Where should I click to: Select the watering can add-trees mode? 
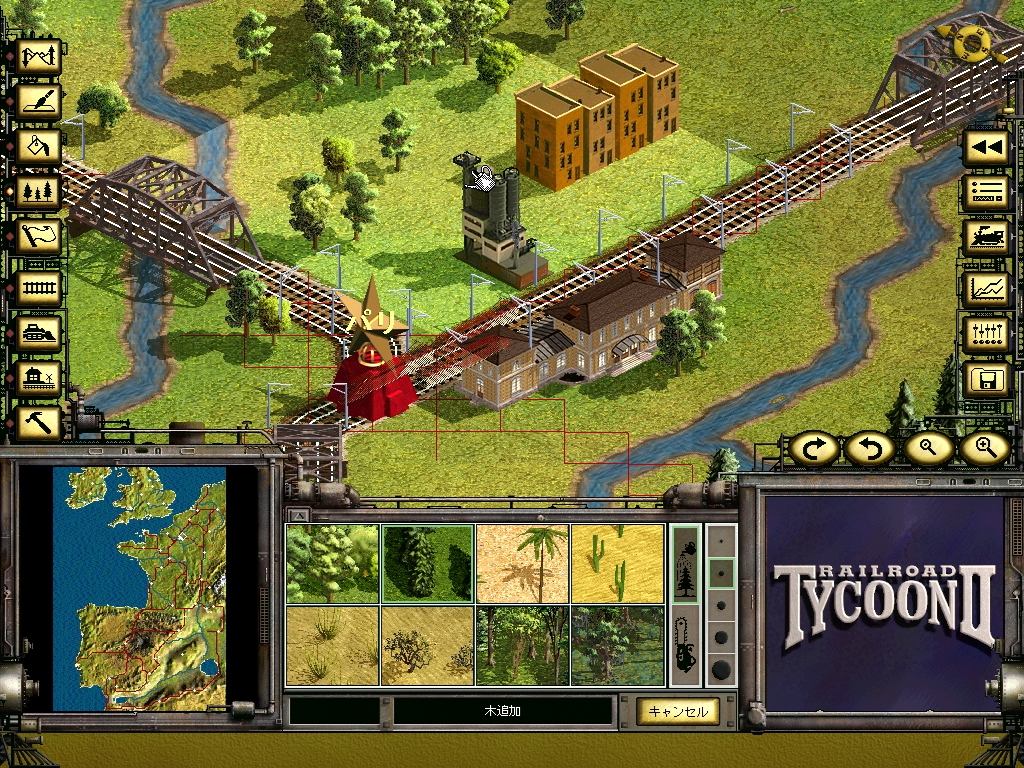685,564
